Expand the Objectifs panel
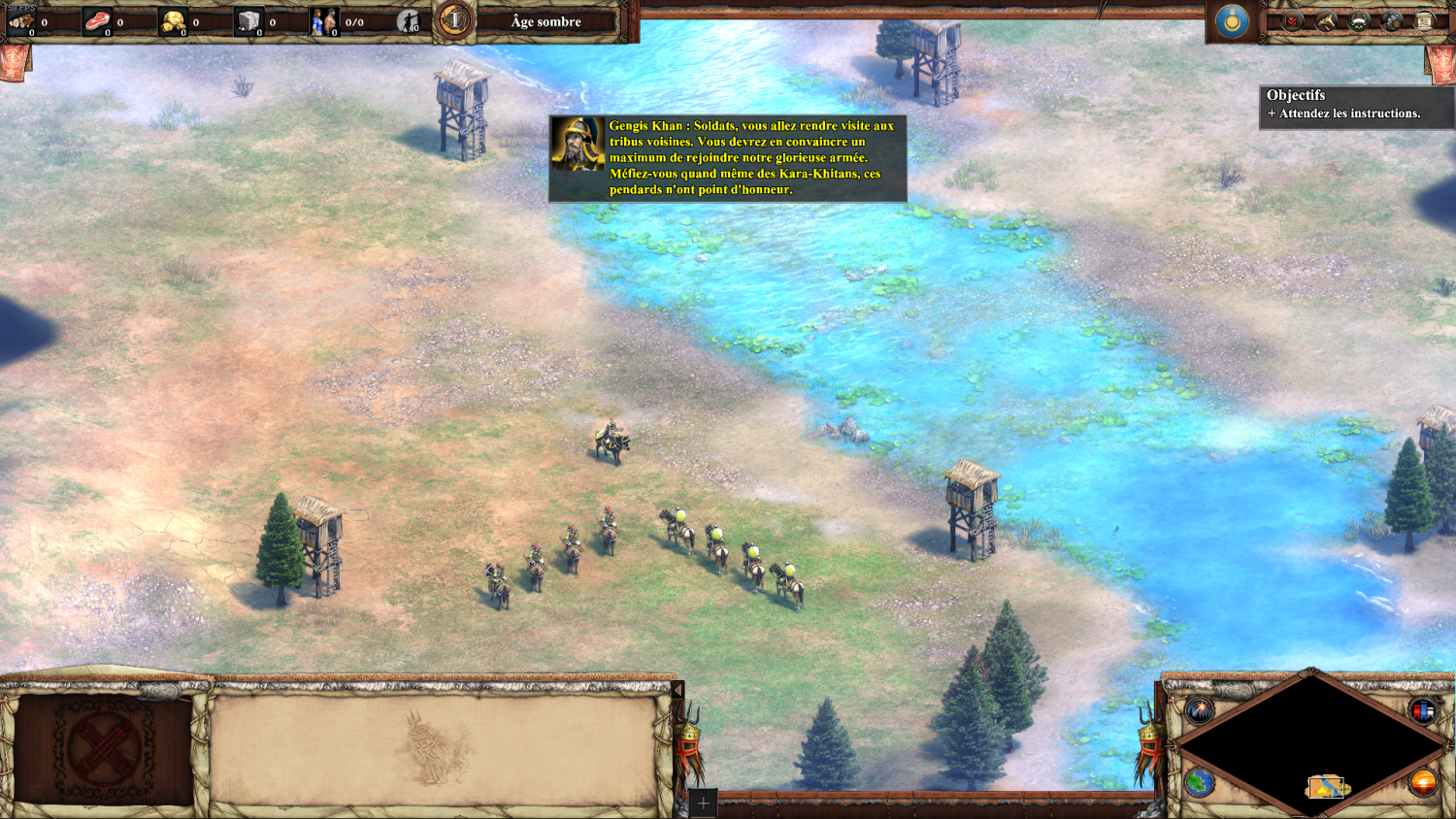 (1296, 95)
